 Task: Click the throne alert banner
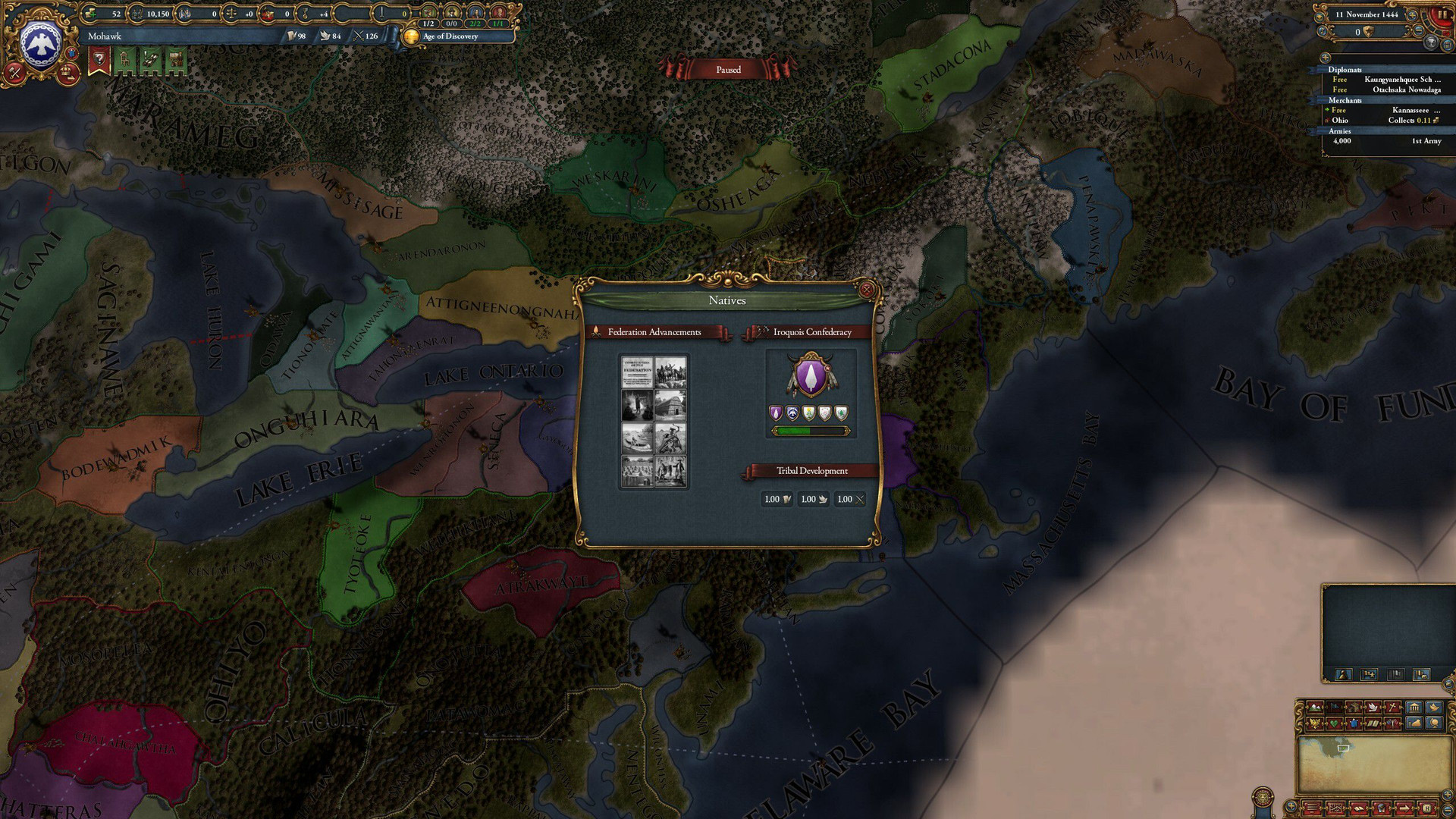coord(124,61)
